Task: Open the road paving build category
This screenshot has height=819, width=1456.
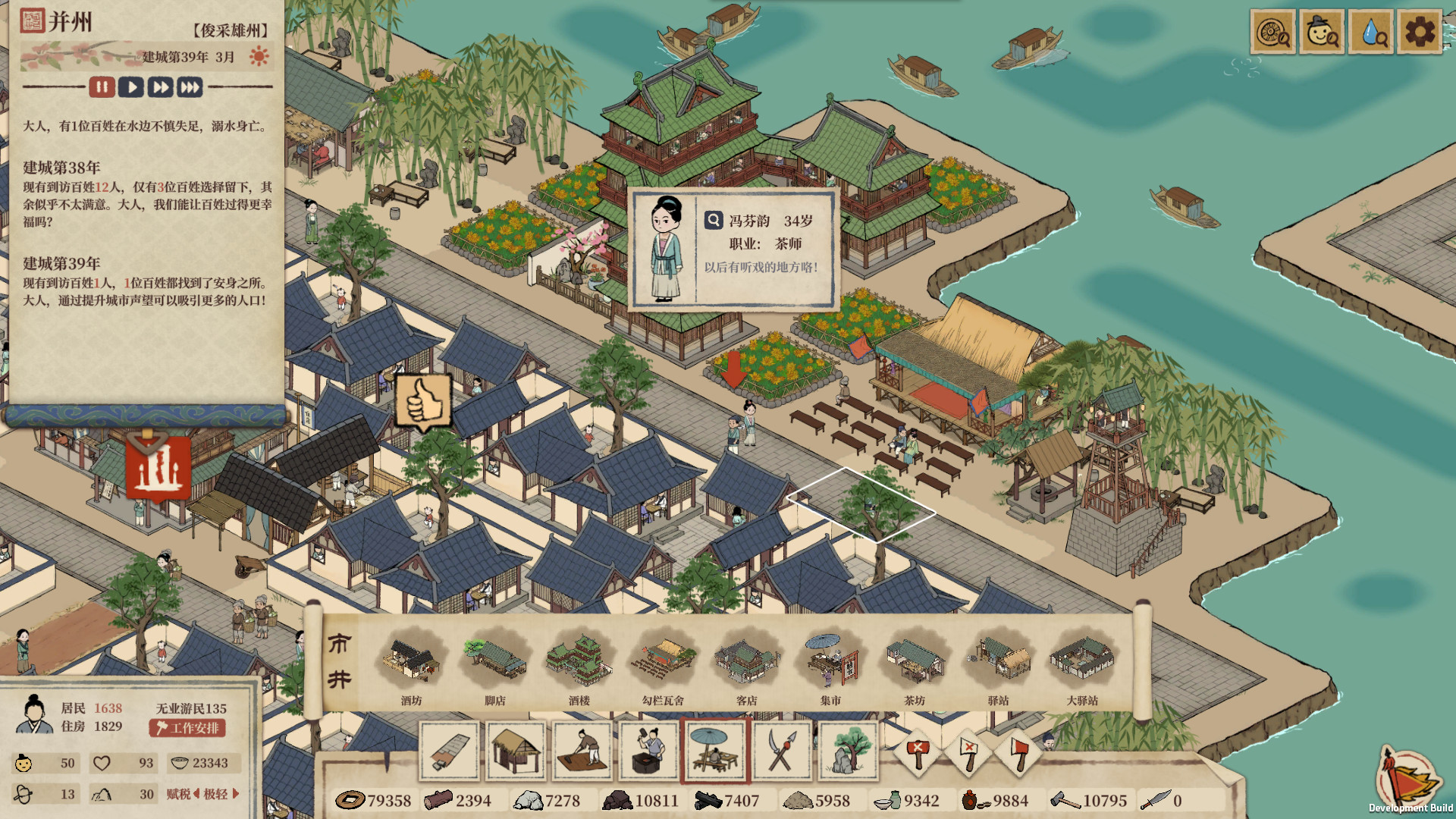Action: coord(449,751)
